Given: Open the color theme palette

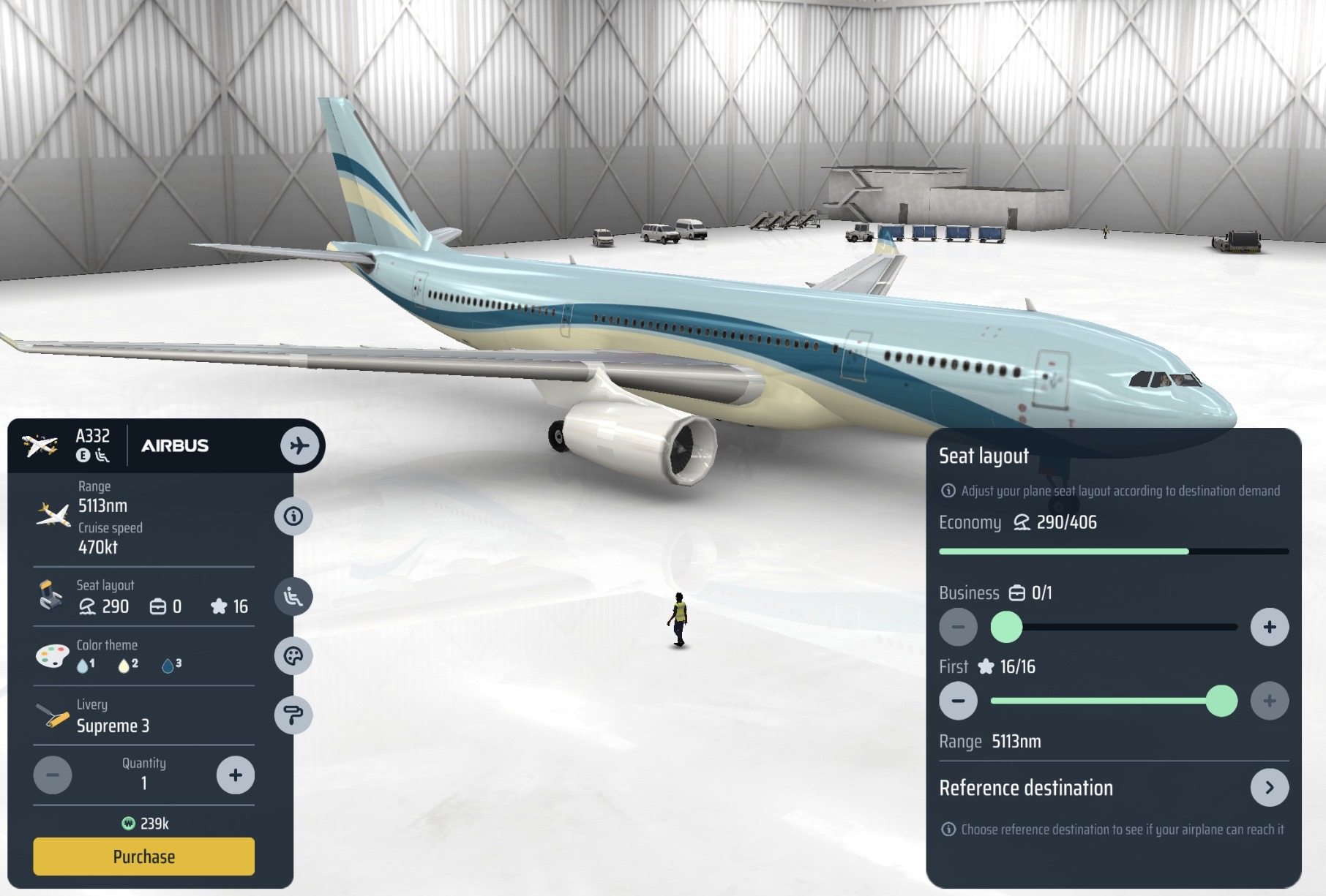Looking at the screenshot, I should (x=293, y=656).
